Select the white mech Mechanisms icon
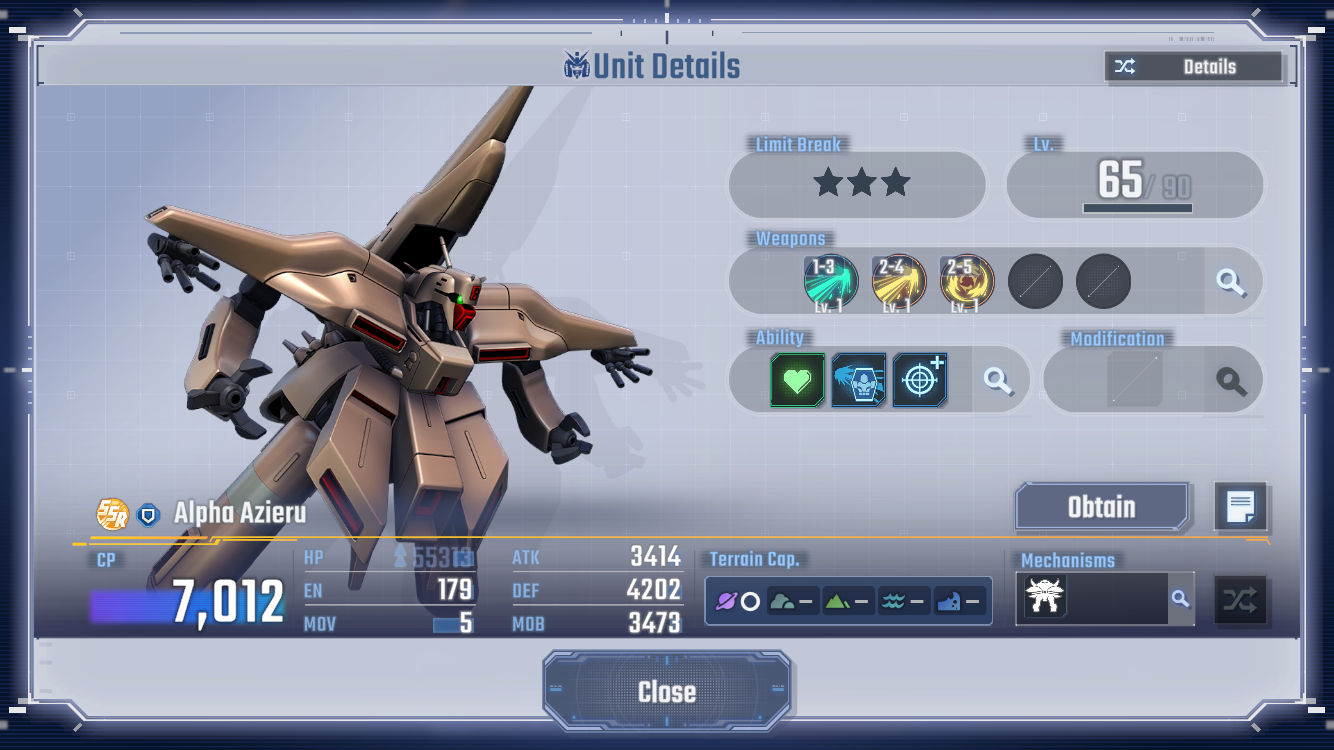 point(1045,599)
